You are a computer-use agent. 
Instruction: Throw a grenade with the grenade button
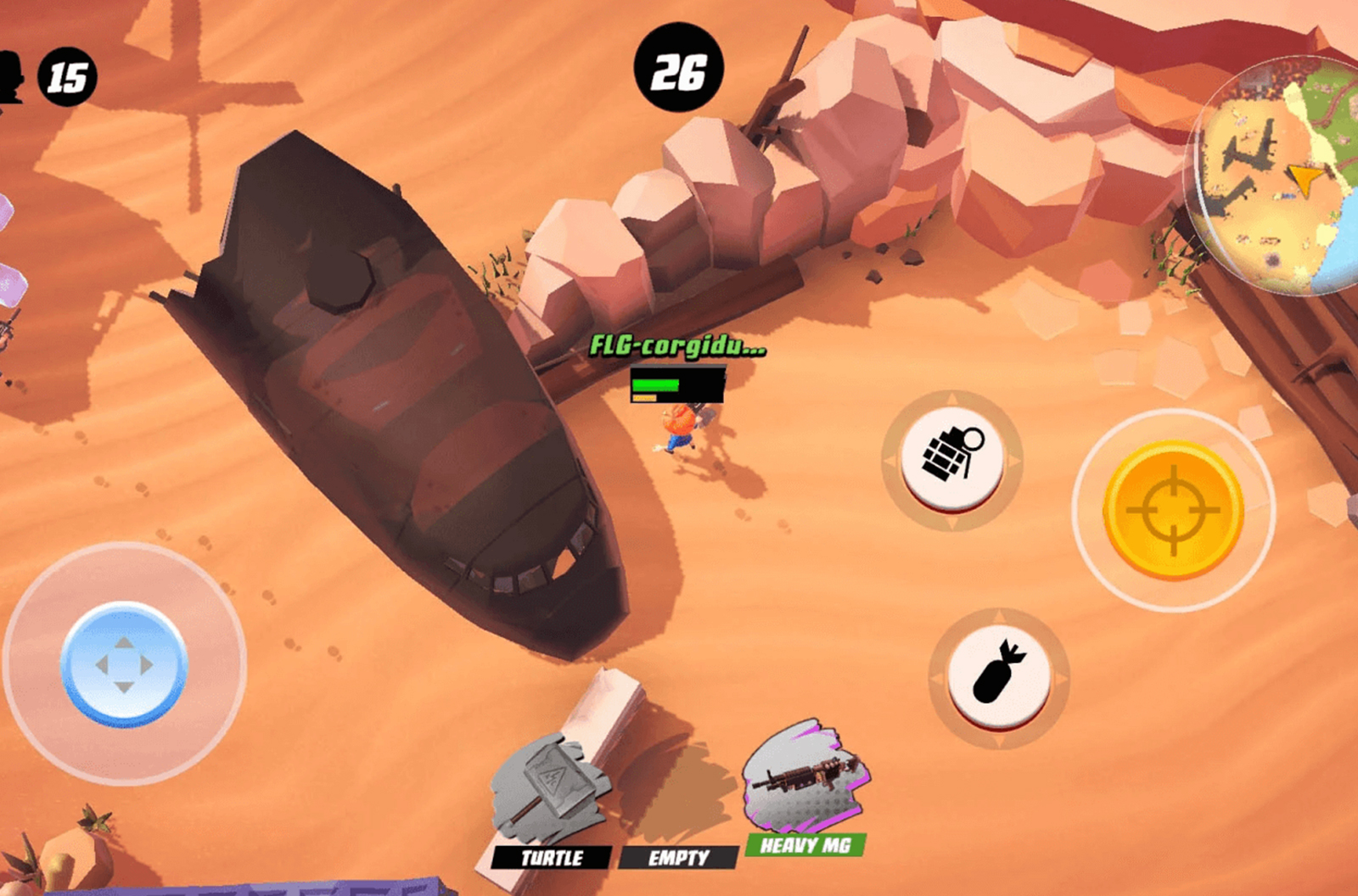951,458
